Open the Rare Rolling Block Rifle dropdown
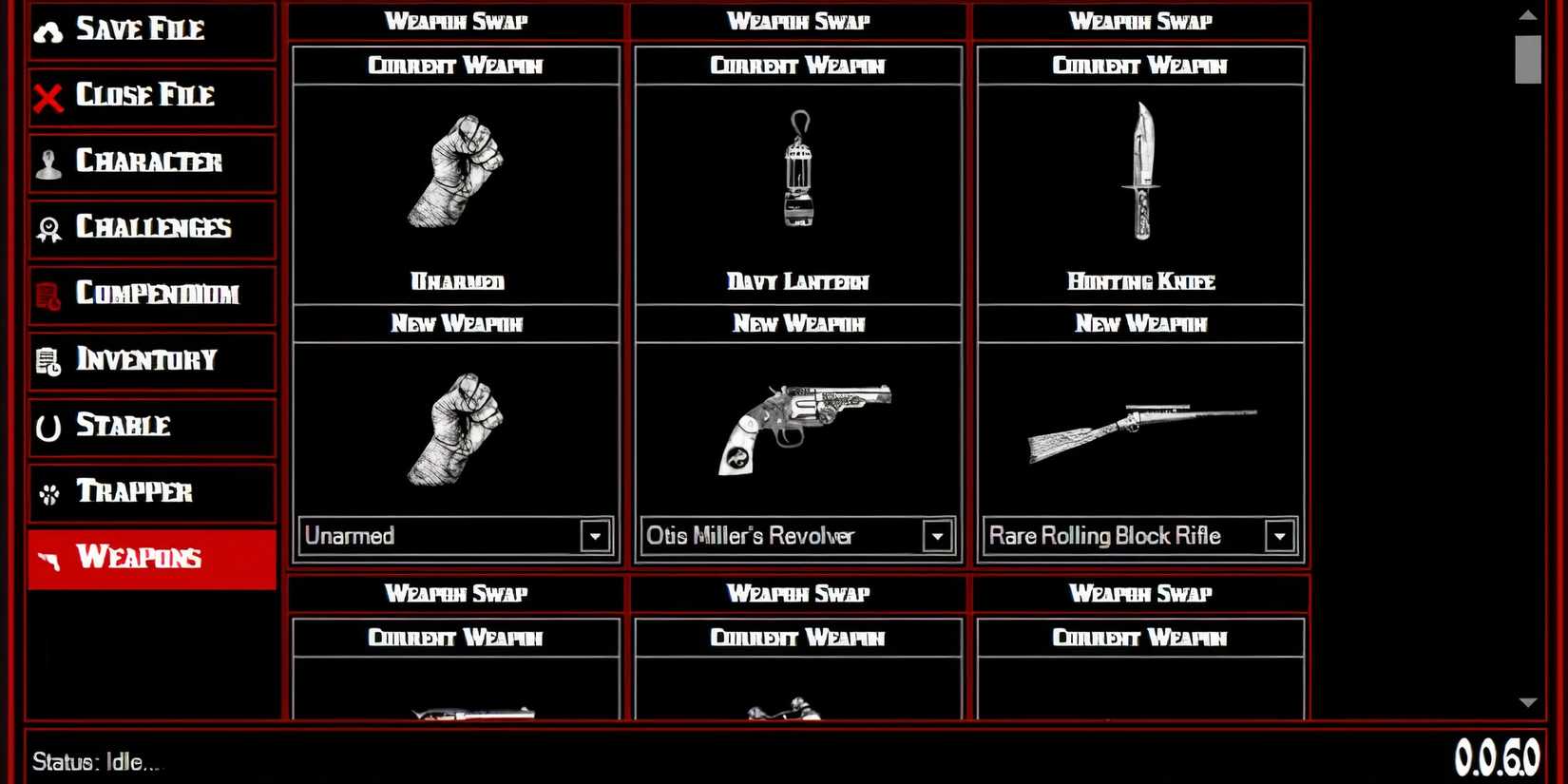 (1279, 536)
